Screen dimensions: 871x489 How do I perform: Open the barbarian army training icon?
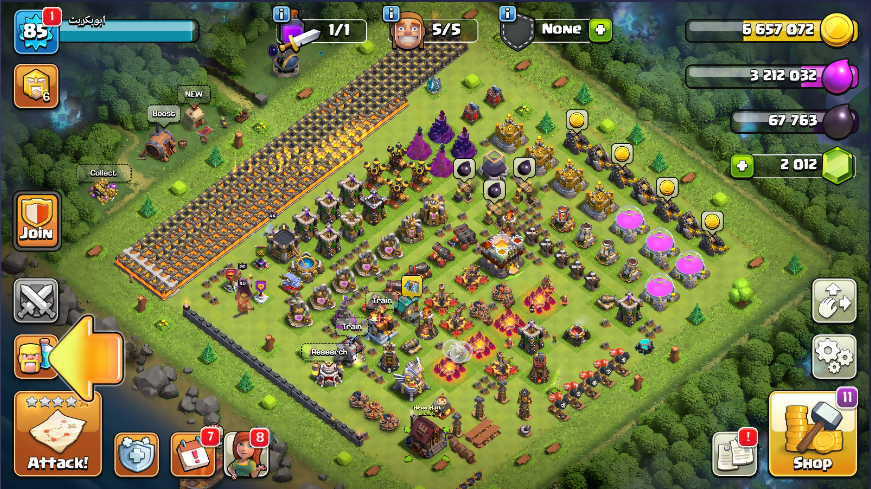(x=33, y=356)
